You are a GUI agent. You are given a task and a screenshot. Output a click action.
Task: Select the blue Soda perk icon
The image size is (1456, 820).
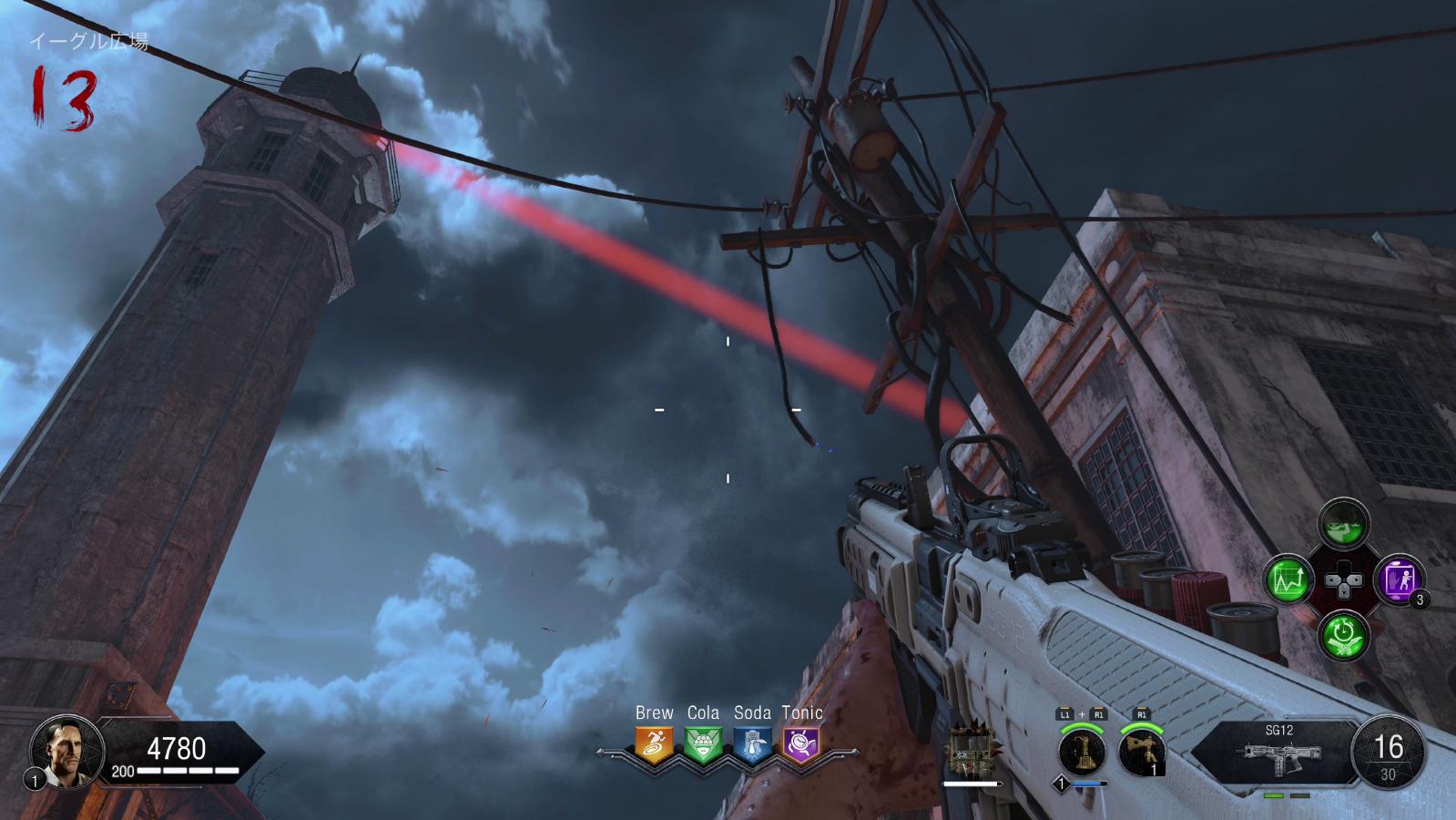pos(752,744)
